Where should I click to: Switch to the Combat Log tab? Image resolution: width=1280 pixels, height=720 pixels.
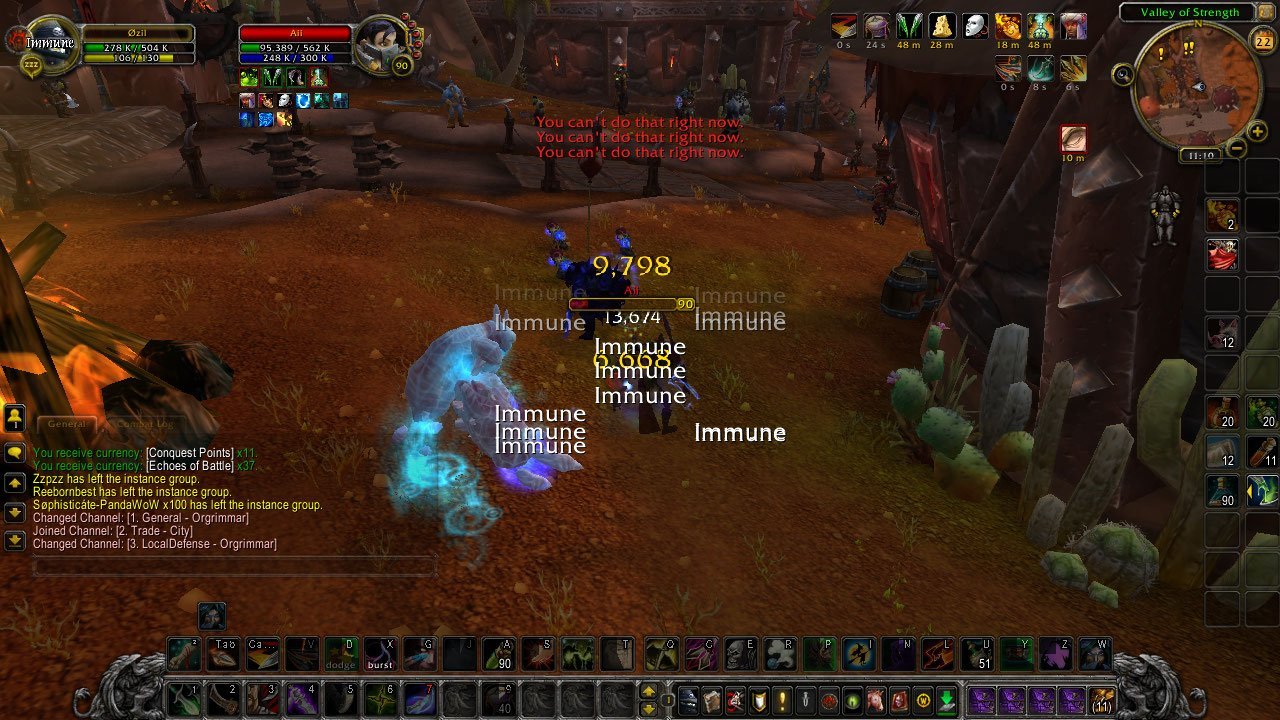[145, 424]
